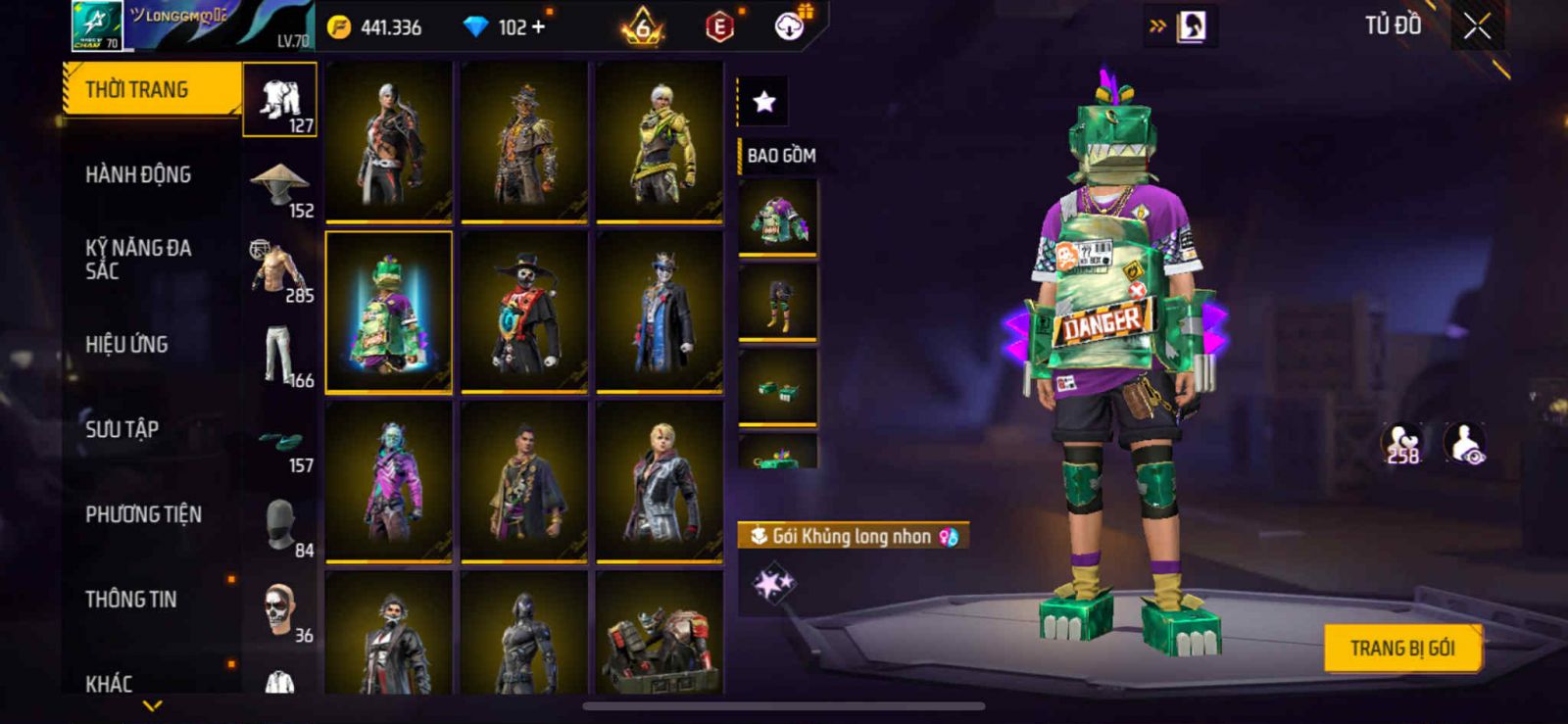1568x724 pixels.
Task: Select the blonde character in black jacket
Action: [x=660, y=481]
